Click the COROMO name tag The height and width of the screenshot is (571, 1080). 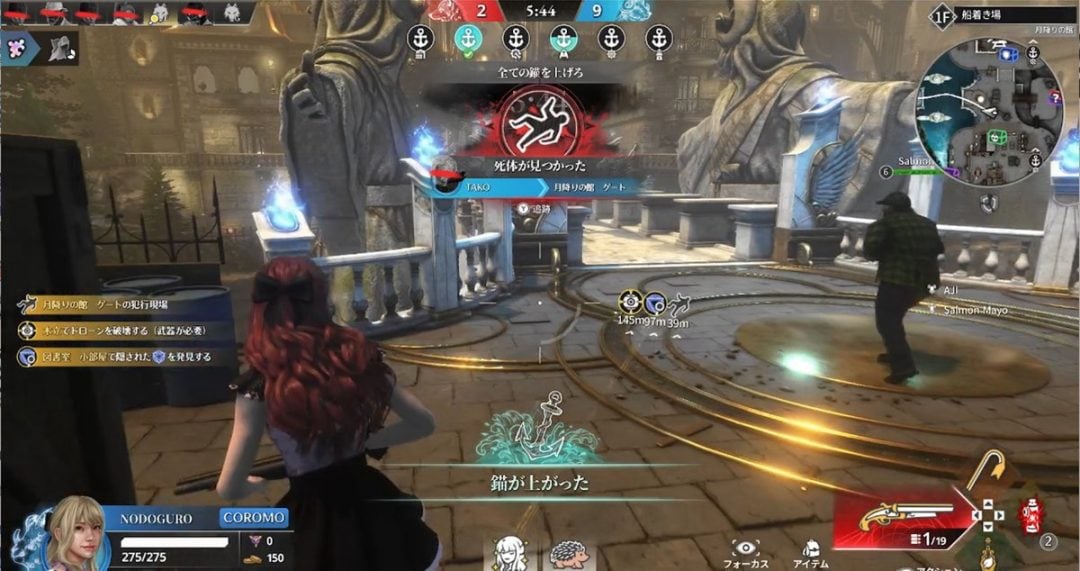254,518
